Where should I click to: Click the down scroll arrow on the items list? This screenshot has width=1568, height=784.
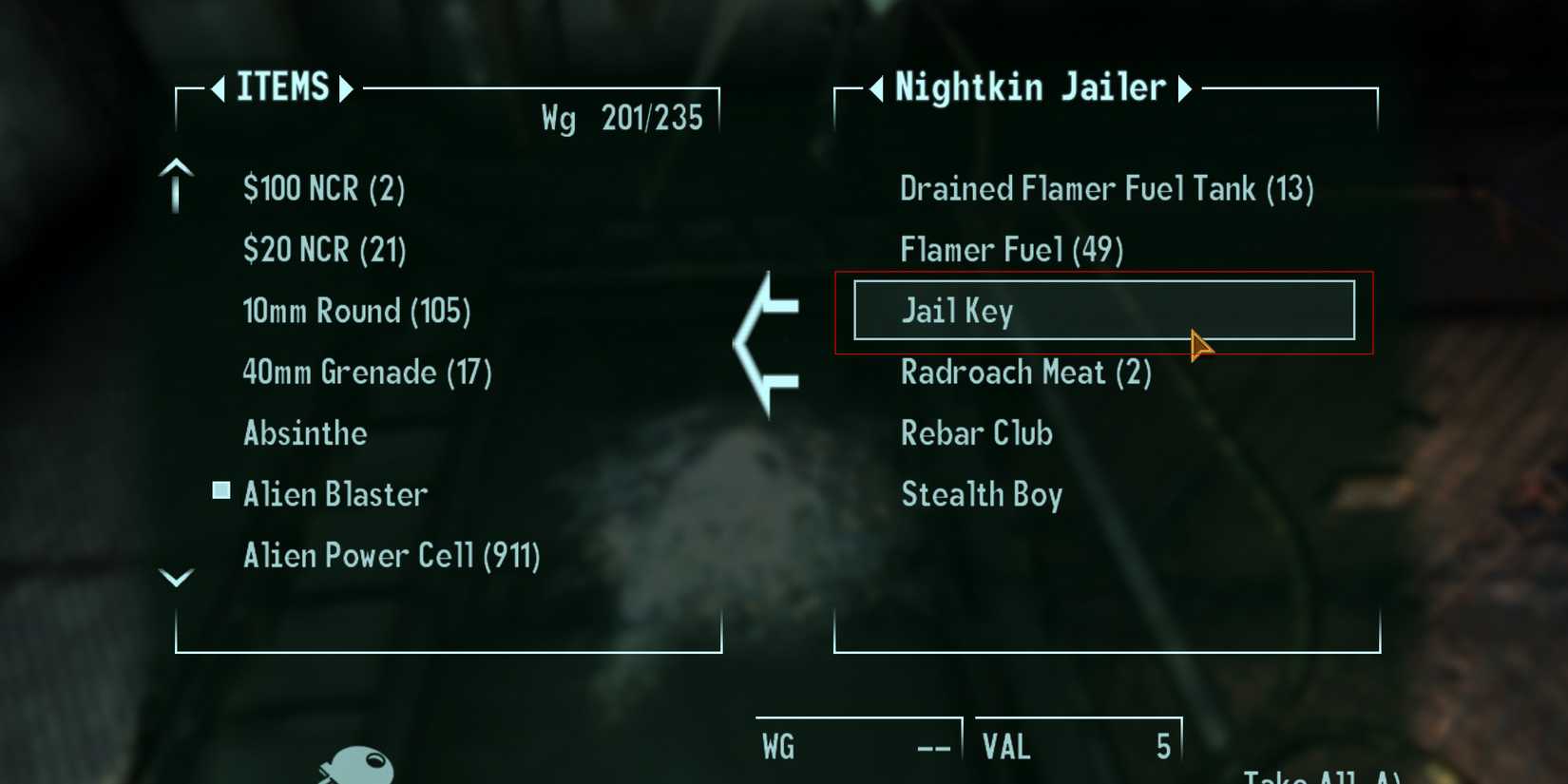point(175,576)
